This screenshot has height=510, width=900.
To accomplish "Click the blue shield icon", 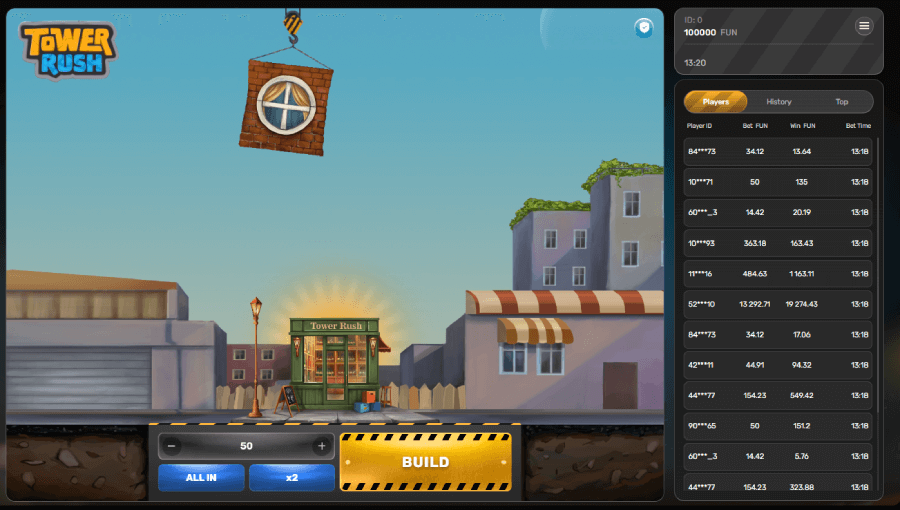I will (644, 28).
